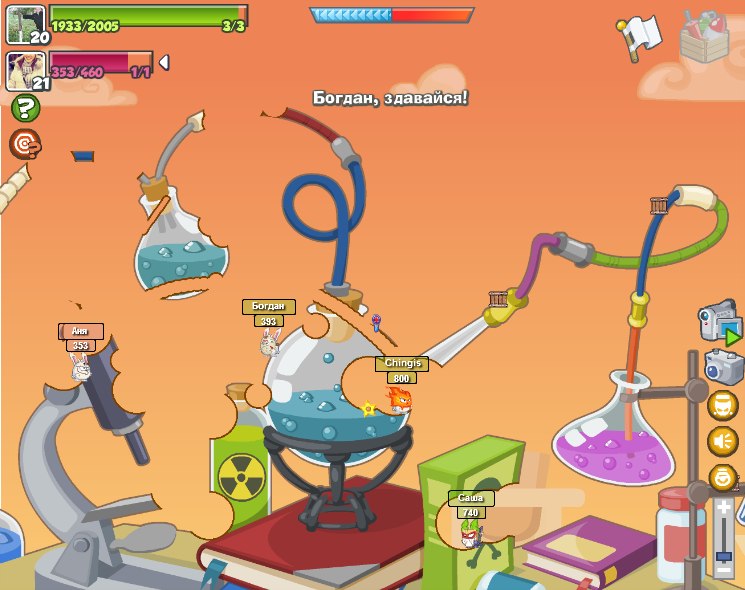
Task: Click the round face button above the speaker
Action: (722, 406)
